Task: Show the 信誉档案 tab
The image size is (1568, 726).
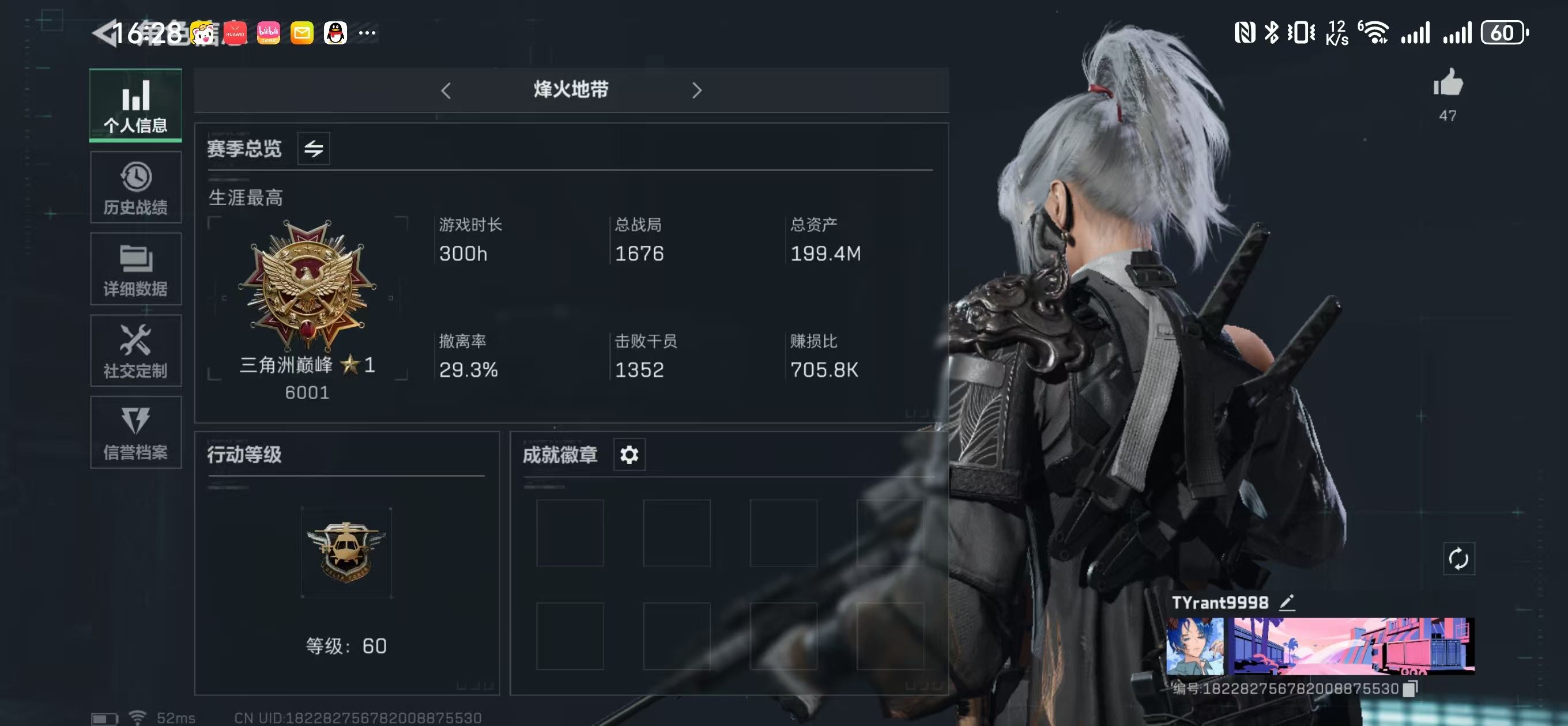Action: tap(135, 432)
